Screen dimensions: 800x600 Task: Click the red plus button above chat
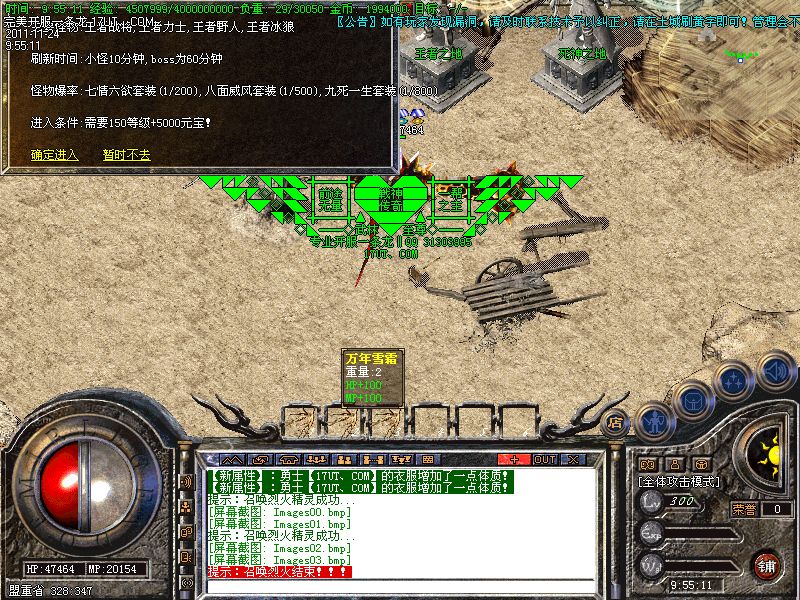click(515, 459)
